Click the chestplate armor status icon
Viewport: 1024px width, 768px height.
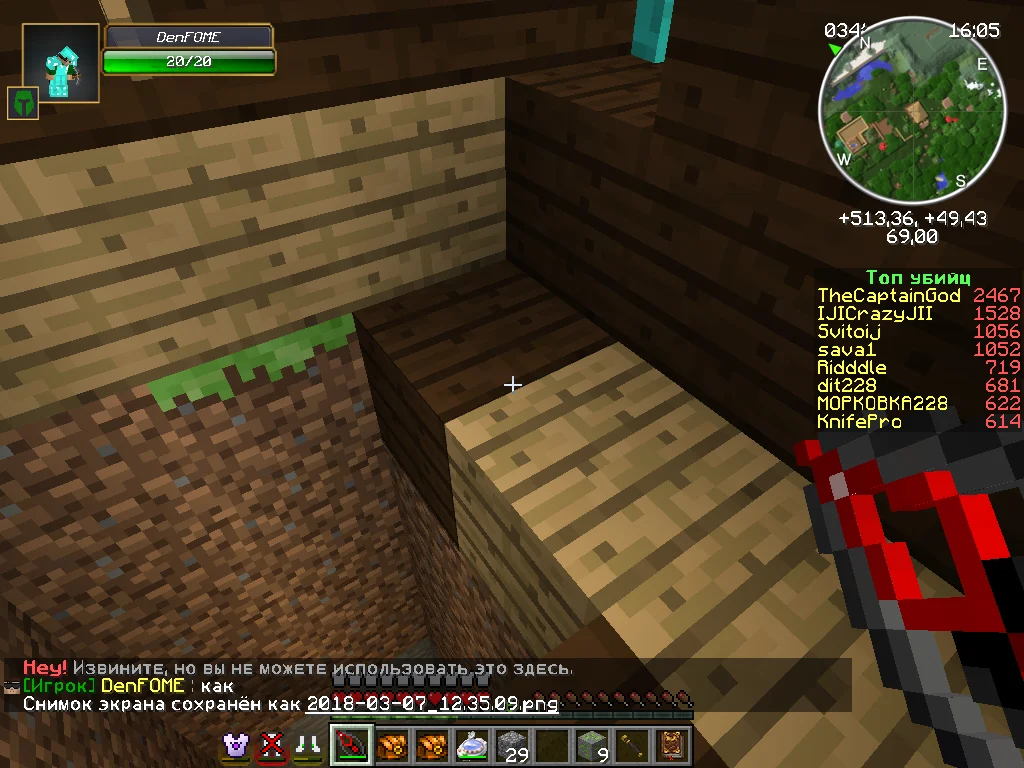coord(237,746)
